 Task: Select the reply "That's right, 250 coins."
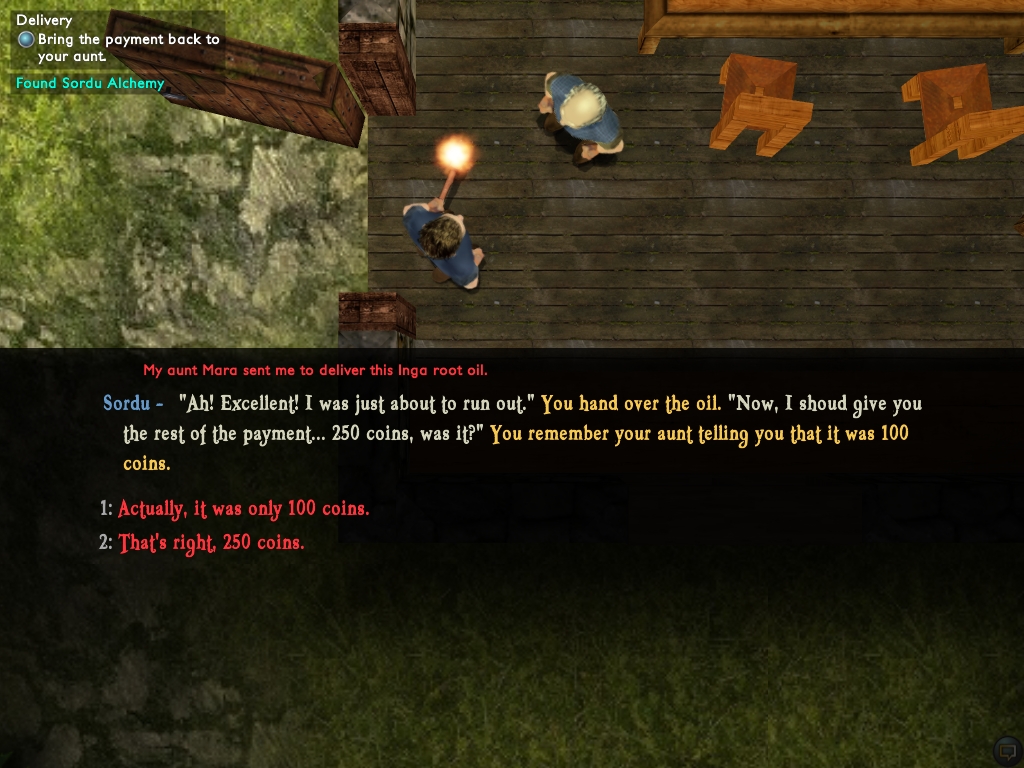tap(211, 543)
